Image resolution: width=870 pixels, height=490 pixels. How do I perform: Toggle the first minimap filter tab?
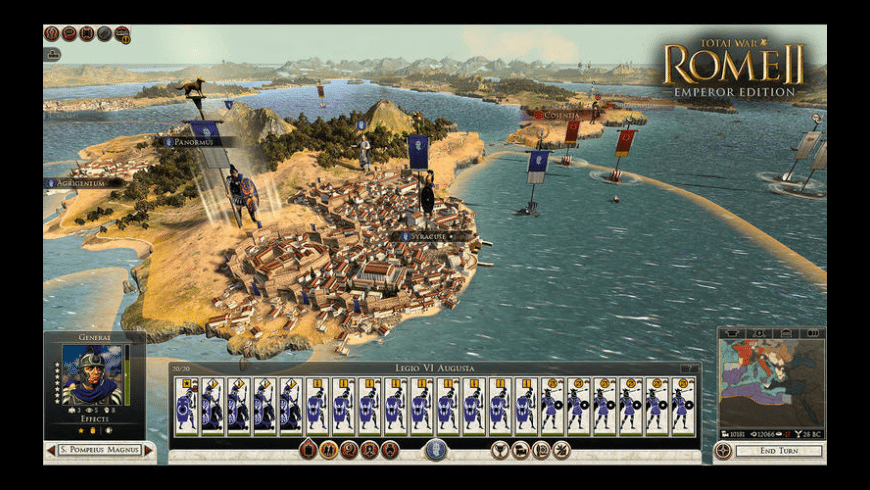(732, 331)
